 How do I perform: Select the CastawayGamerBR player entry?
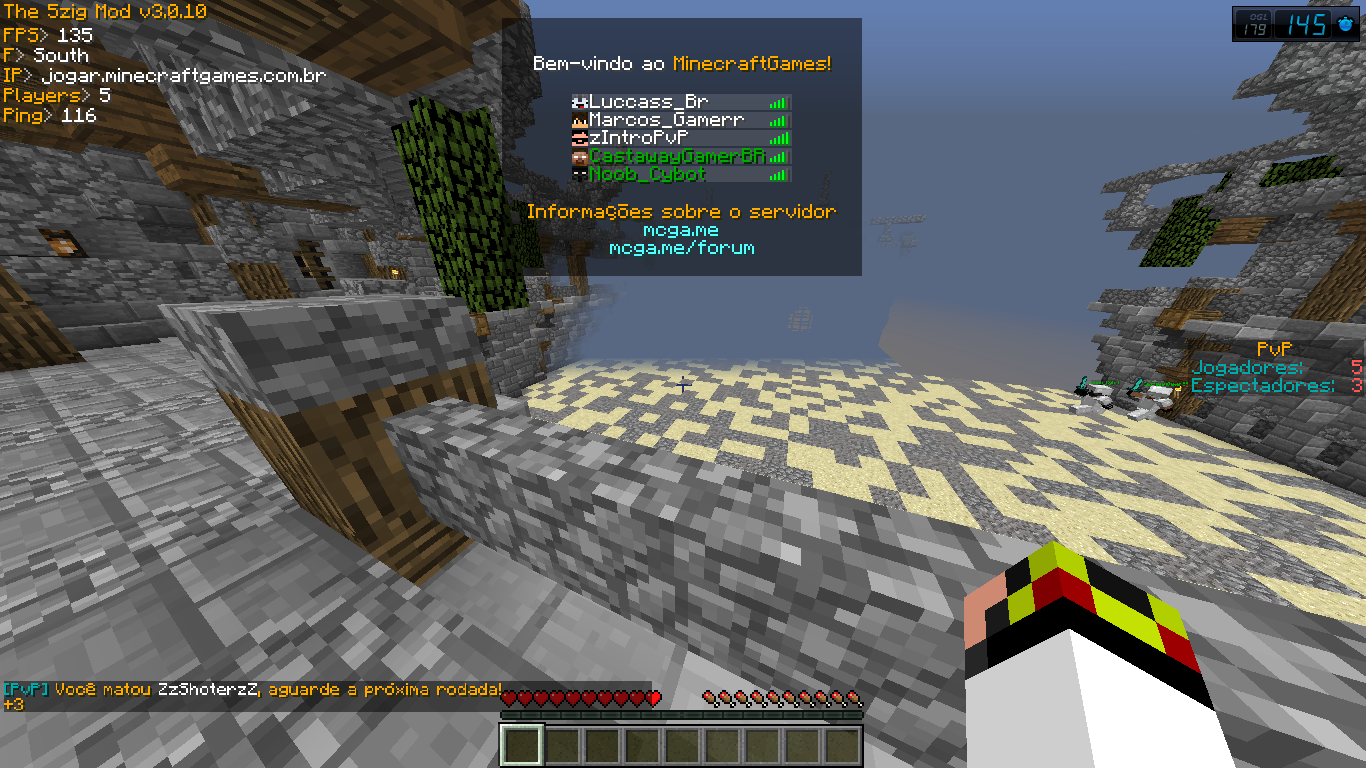(676, 156)
